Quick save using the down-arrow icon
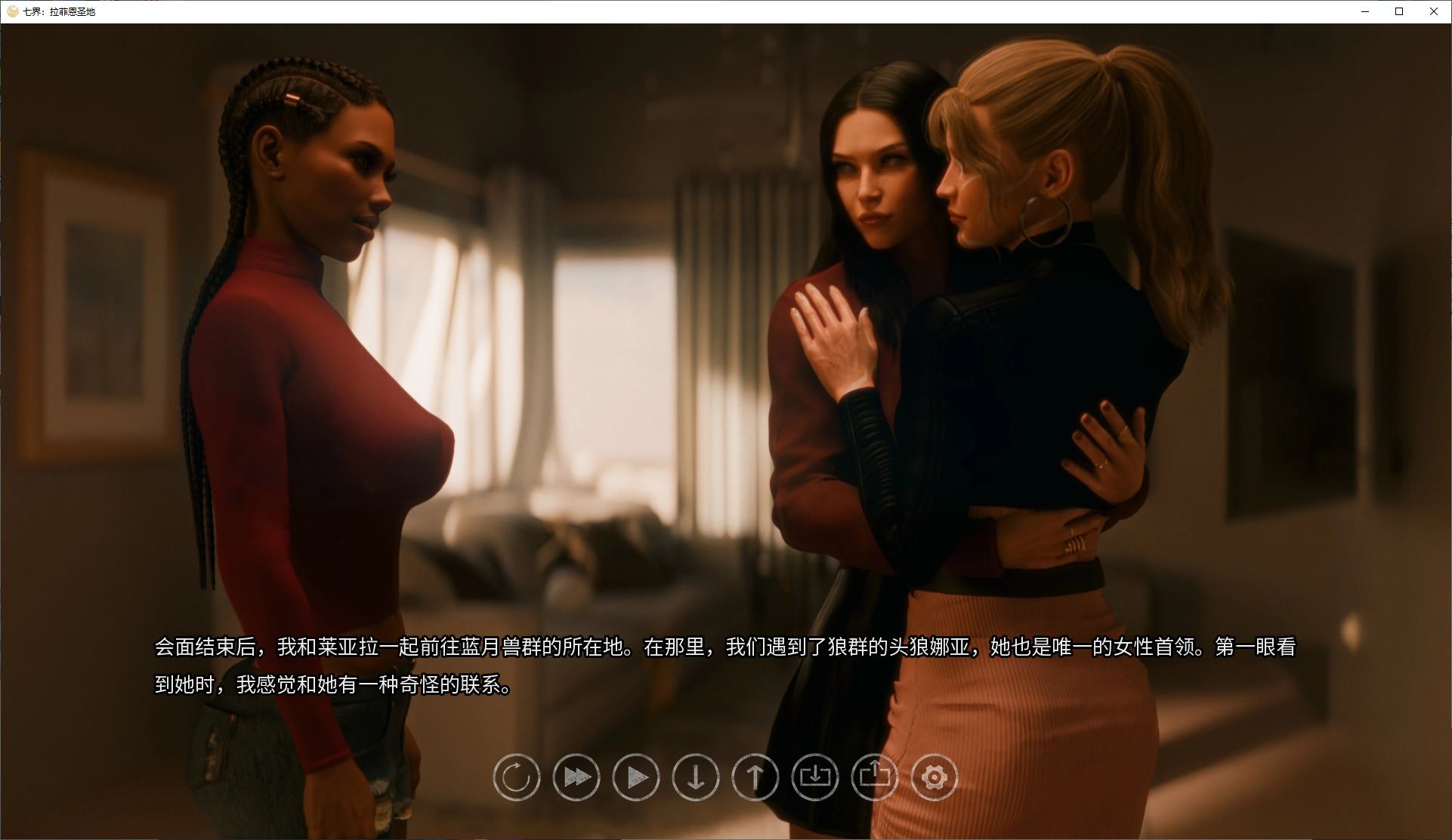 [x=696, y=777]
